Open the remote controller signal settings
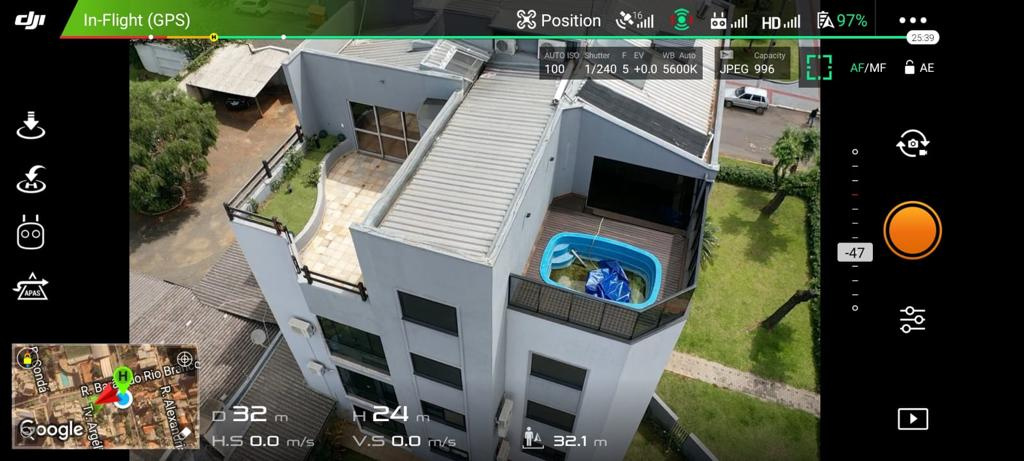1024x461 pixels. coord(728,21)
